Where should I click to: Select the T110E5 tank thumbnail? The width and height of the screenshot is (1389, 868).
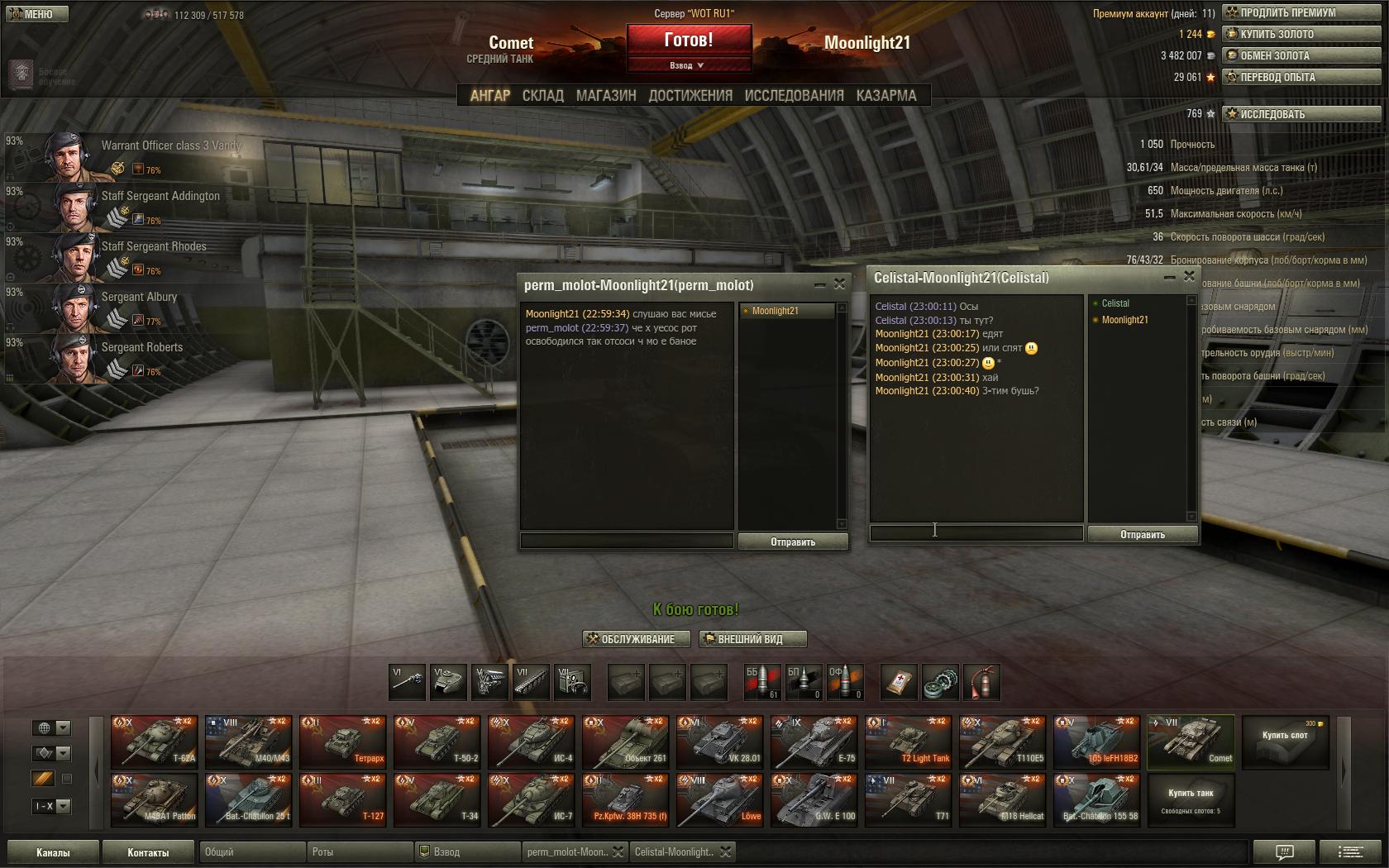(1002, 742)
